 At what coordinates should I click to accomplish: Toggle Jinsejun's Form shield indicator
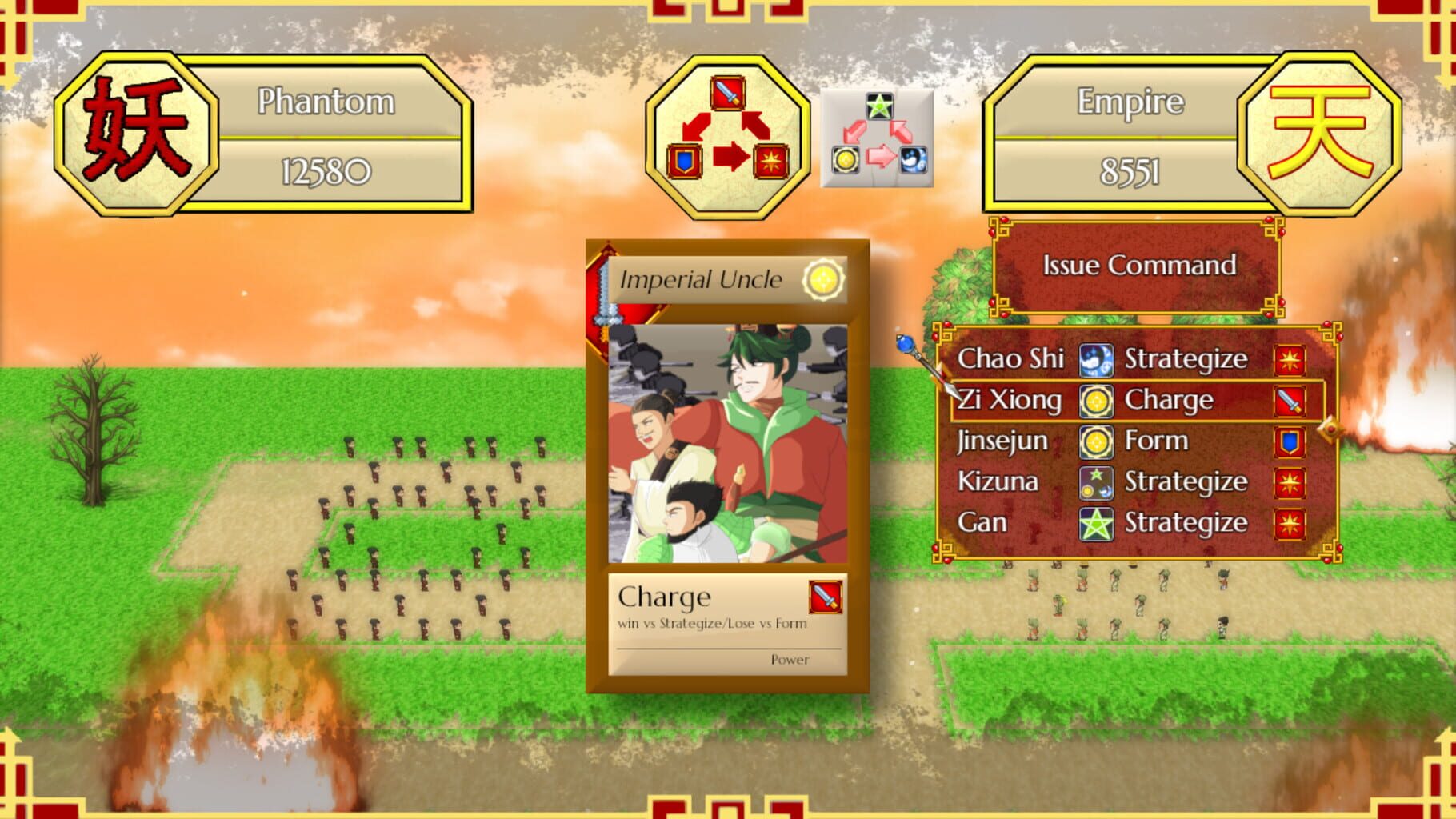pos(1290,441)
